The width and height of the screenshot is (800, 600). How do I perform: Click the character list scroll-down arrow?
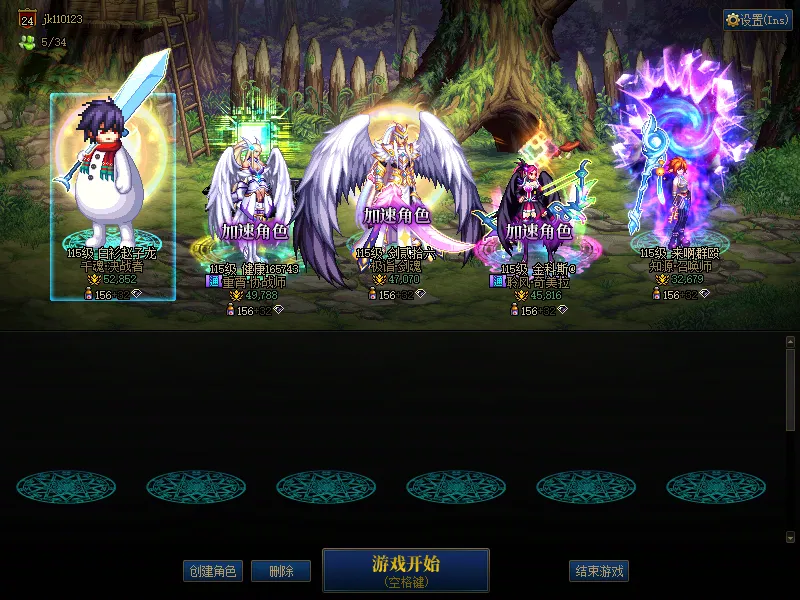point(790,538)
